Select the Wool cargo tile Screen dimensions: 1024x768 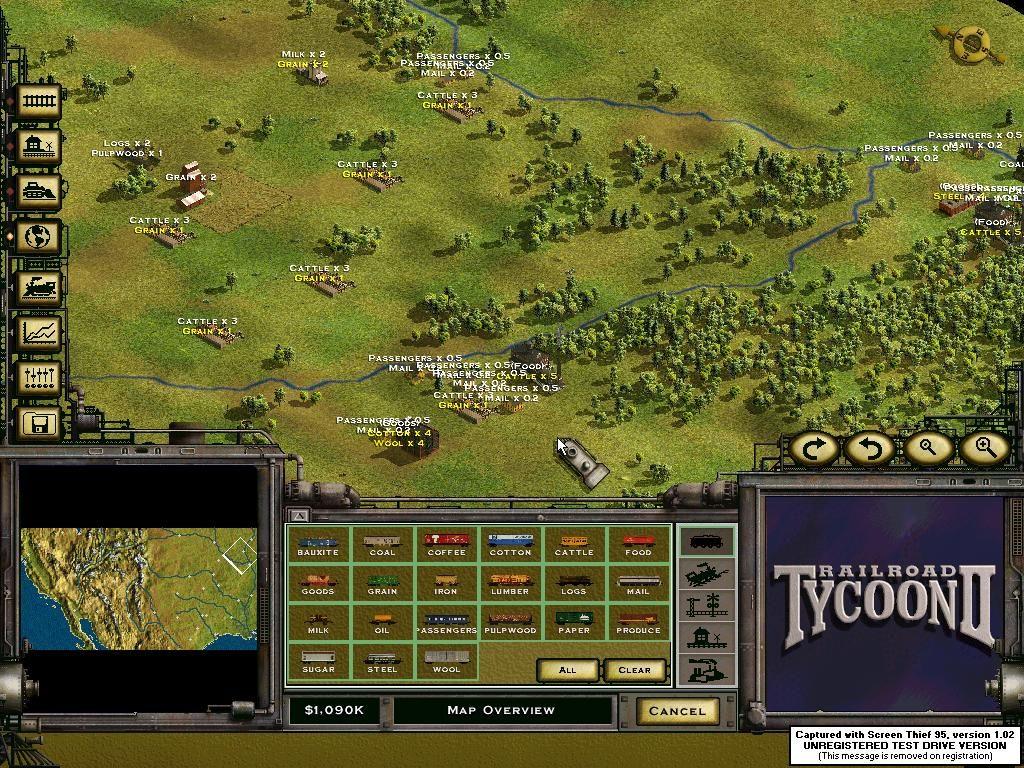(x=446, y=662)
